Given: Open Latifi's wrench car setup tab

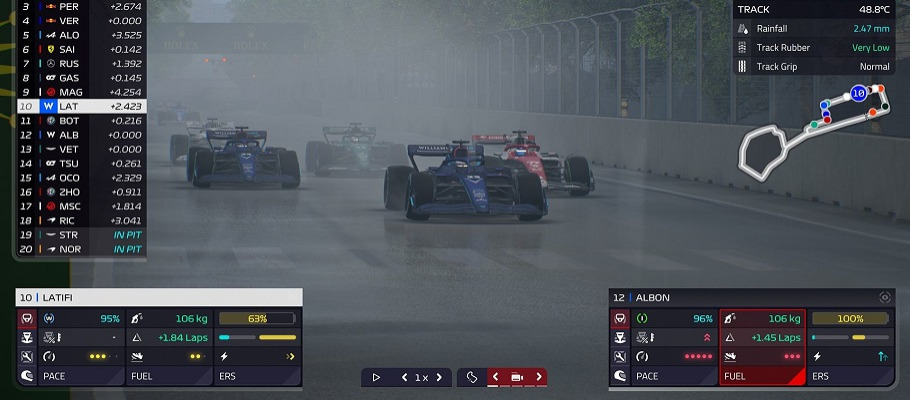Looking at the screenshot, I should [x=25, y=357].
